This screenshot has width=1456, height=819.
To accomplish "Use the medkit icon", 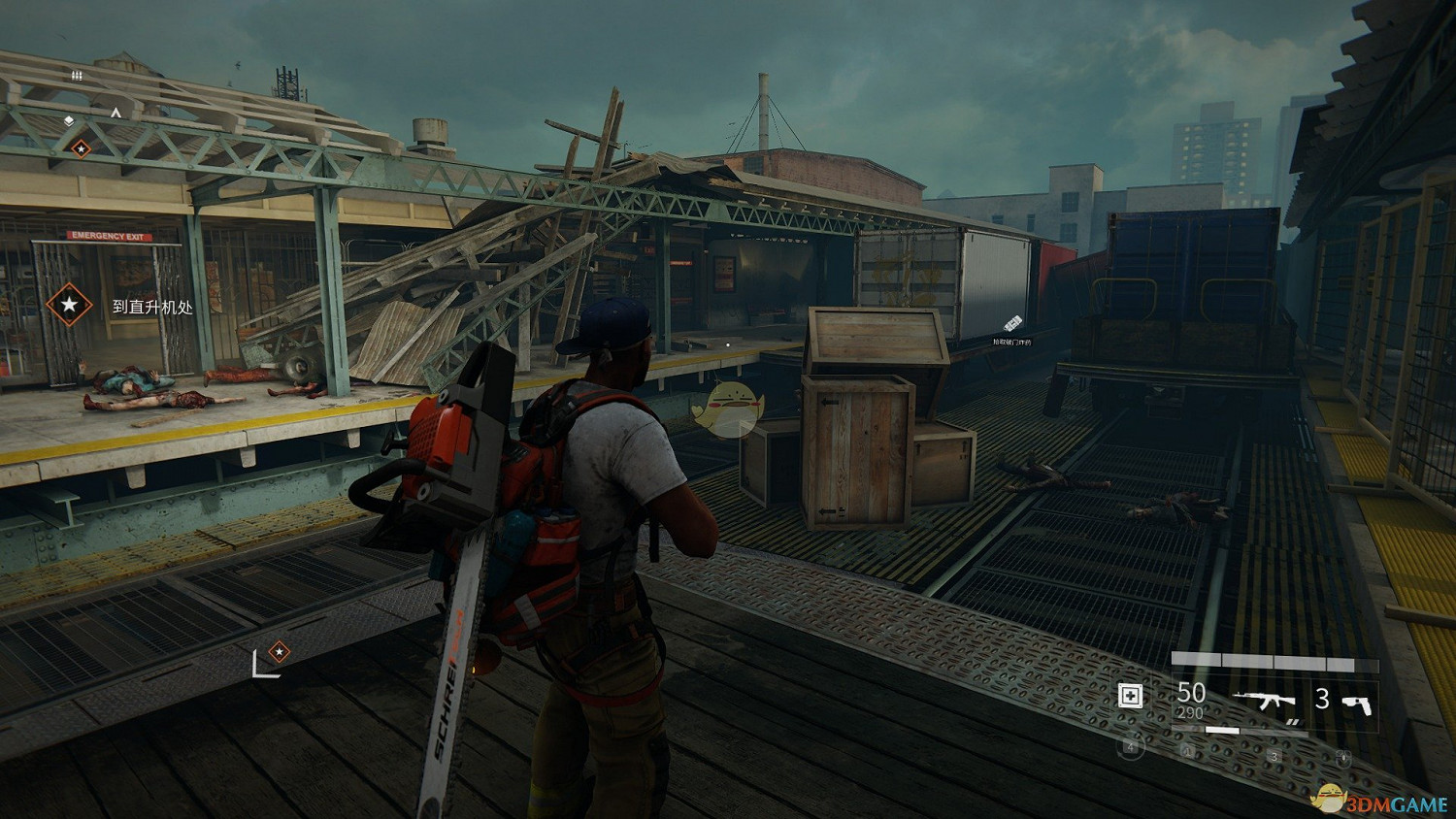I will pos(1130,696).
